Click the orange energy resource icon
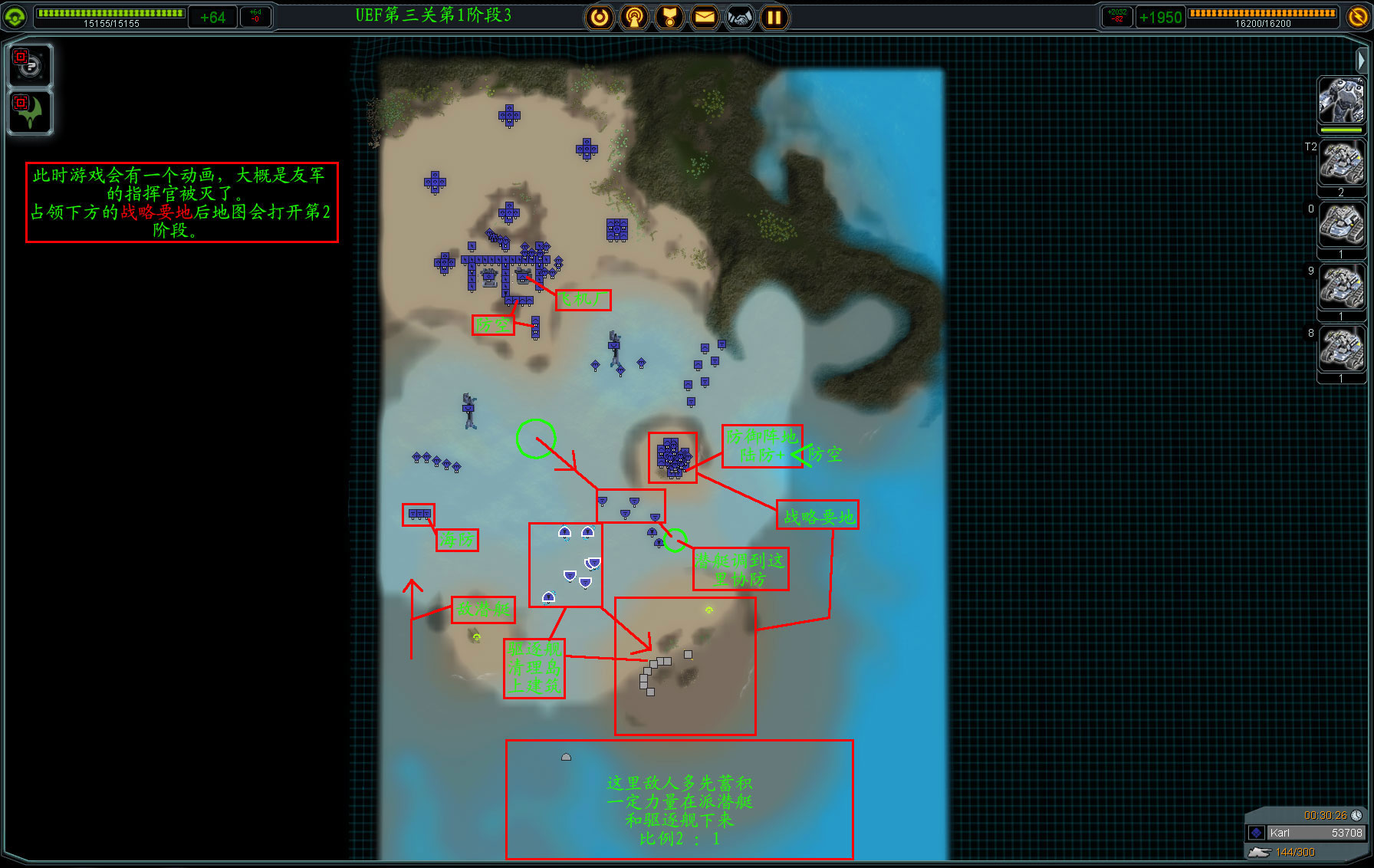This screenshot has height=868, width=1374. pyautogui.click(x=1358, y=16)
